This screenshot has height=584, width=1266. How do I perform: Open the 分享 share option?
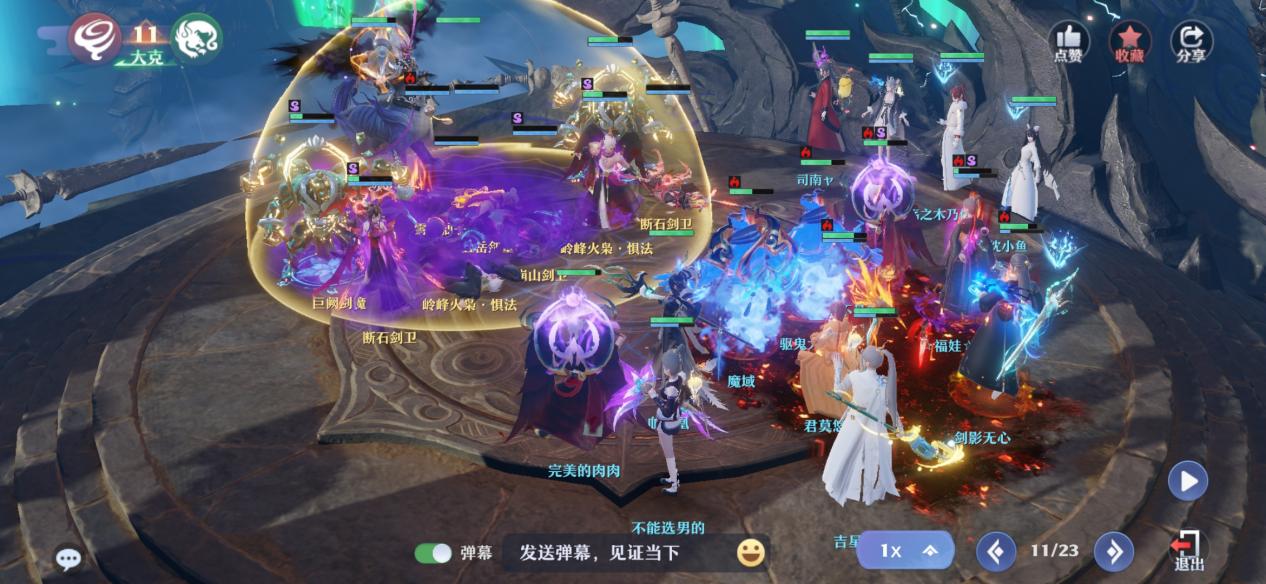(x=1190, y=42)
